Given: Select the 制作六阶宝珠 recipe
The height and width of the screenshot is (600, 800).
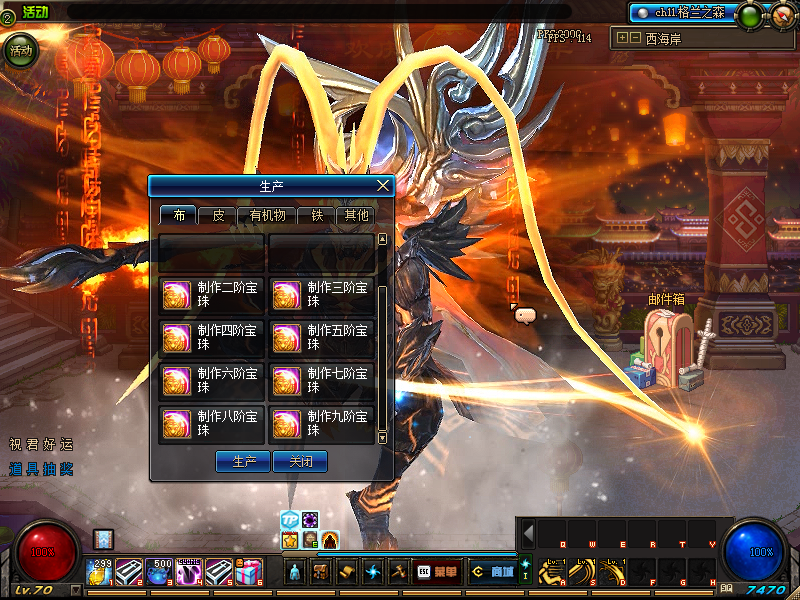Looking at the screenshot, I should 212,381.
